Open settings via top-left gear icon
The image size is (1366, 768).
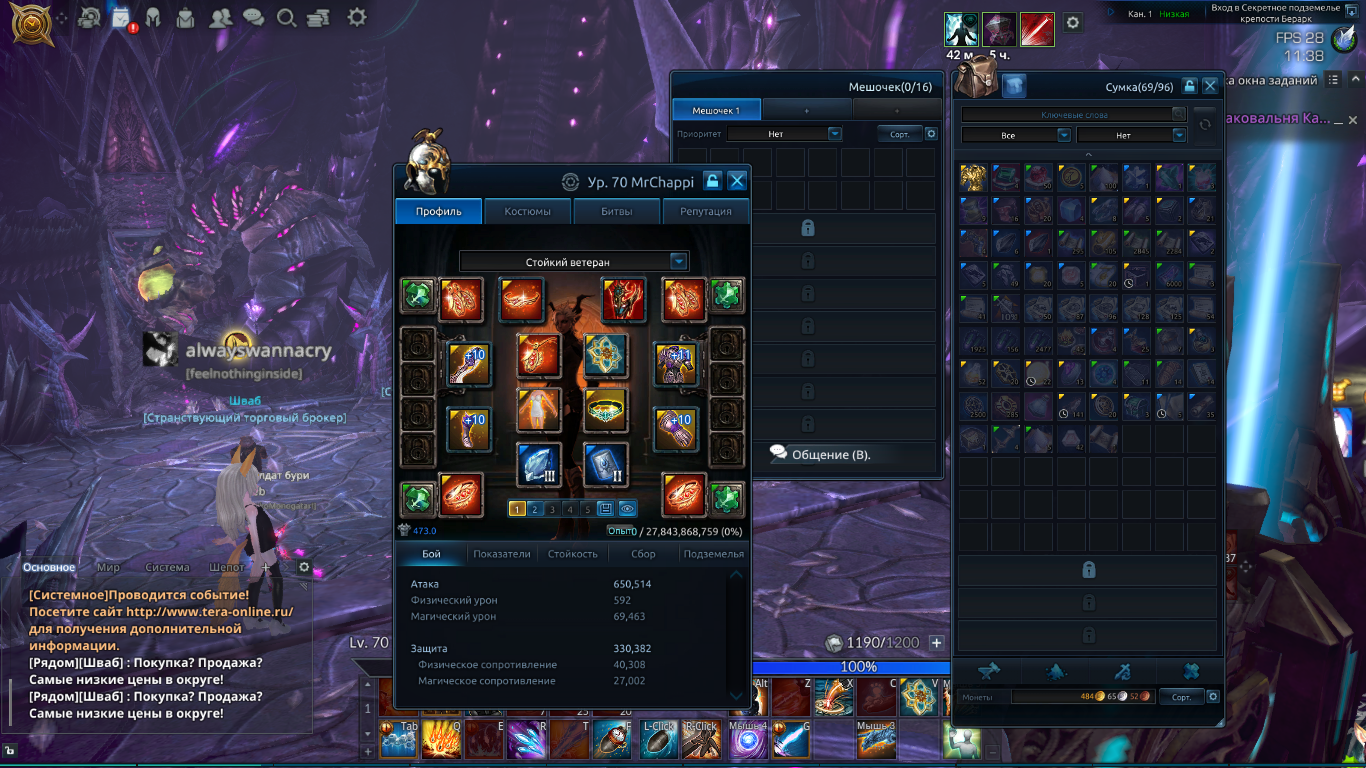(356, 17)
